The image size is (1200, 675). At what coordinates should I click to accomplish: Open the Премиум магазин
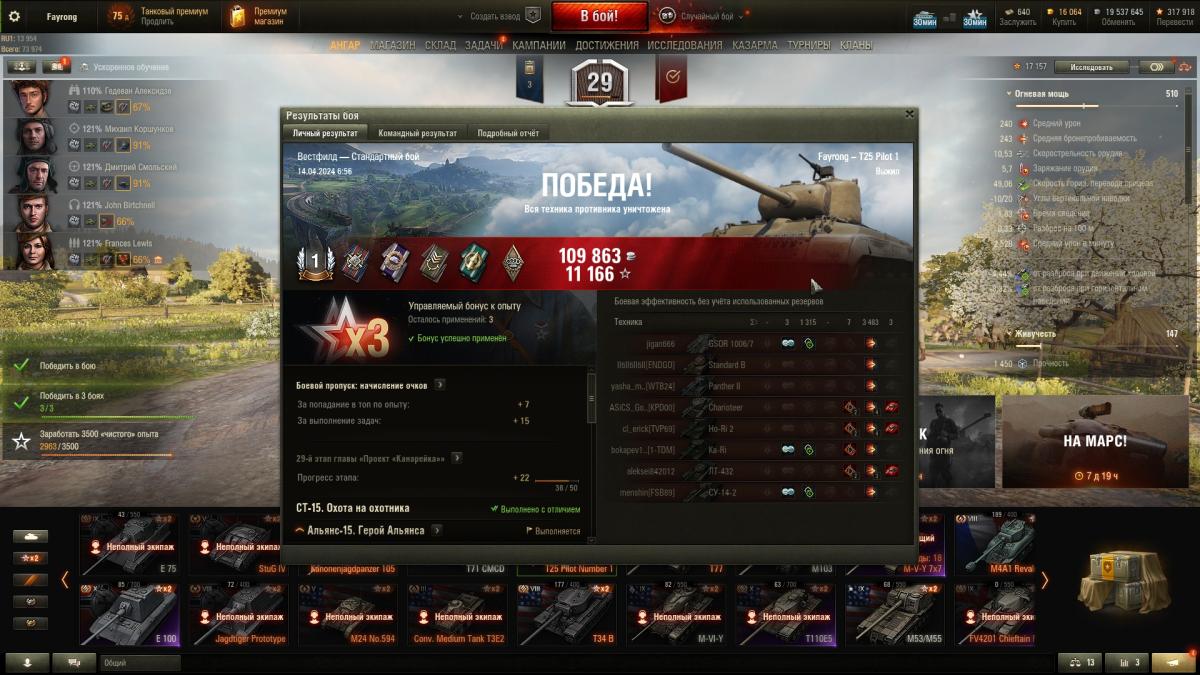(258, 16)
